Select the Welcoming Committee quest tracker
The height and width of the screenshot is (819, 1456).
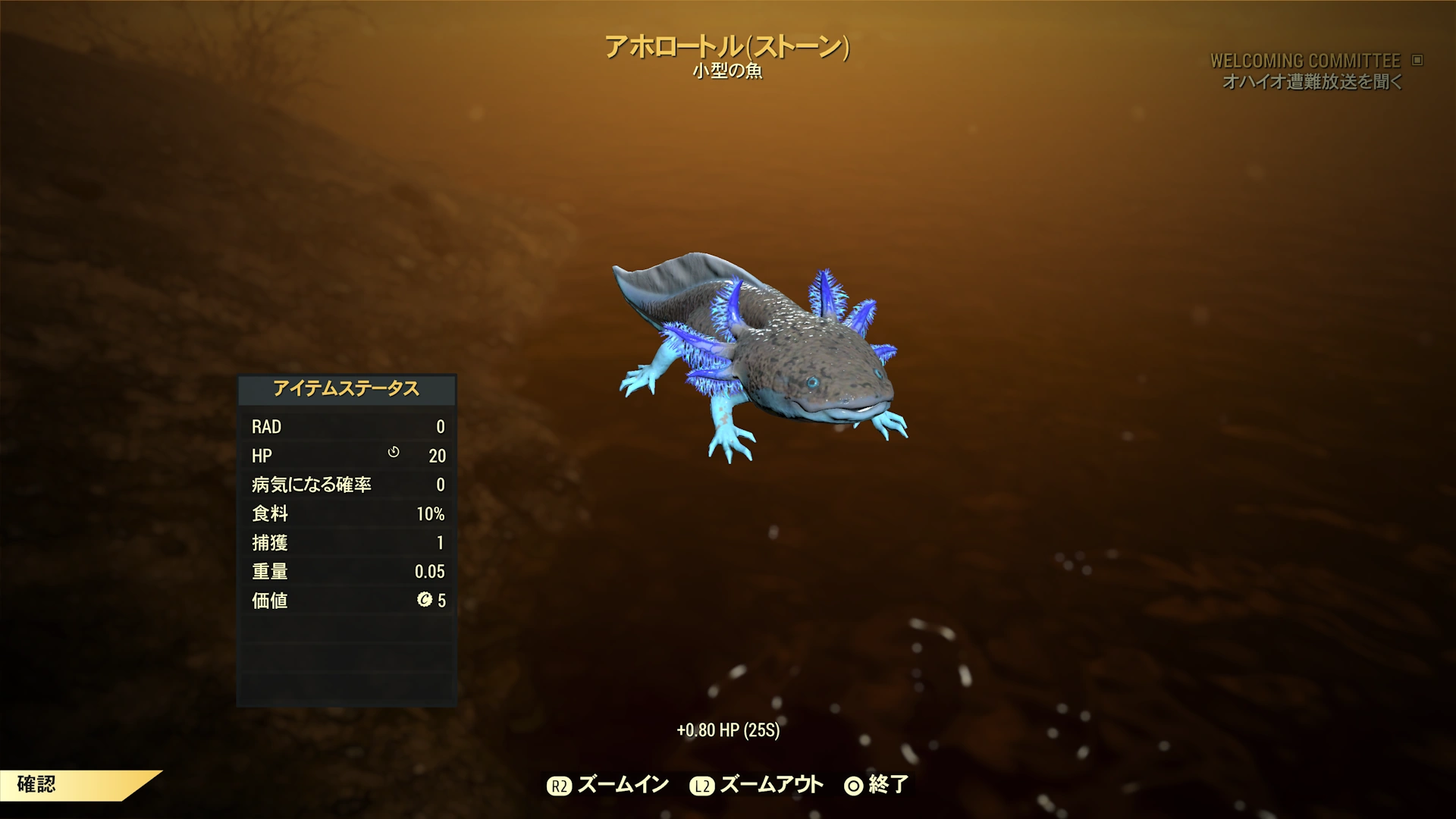pyautogui.click(x=1304, y=61)
